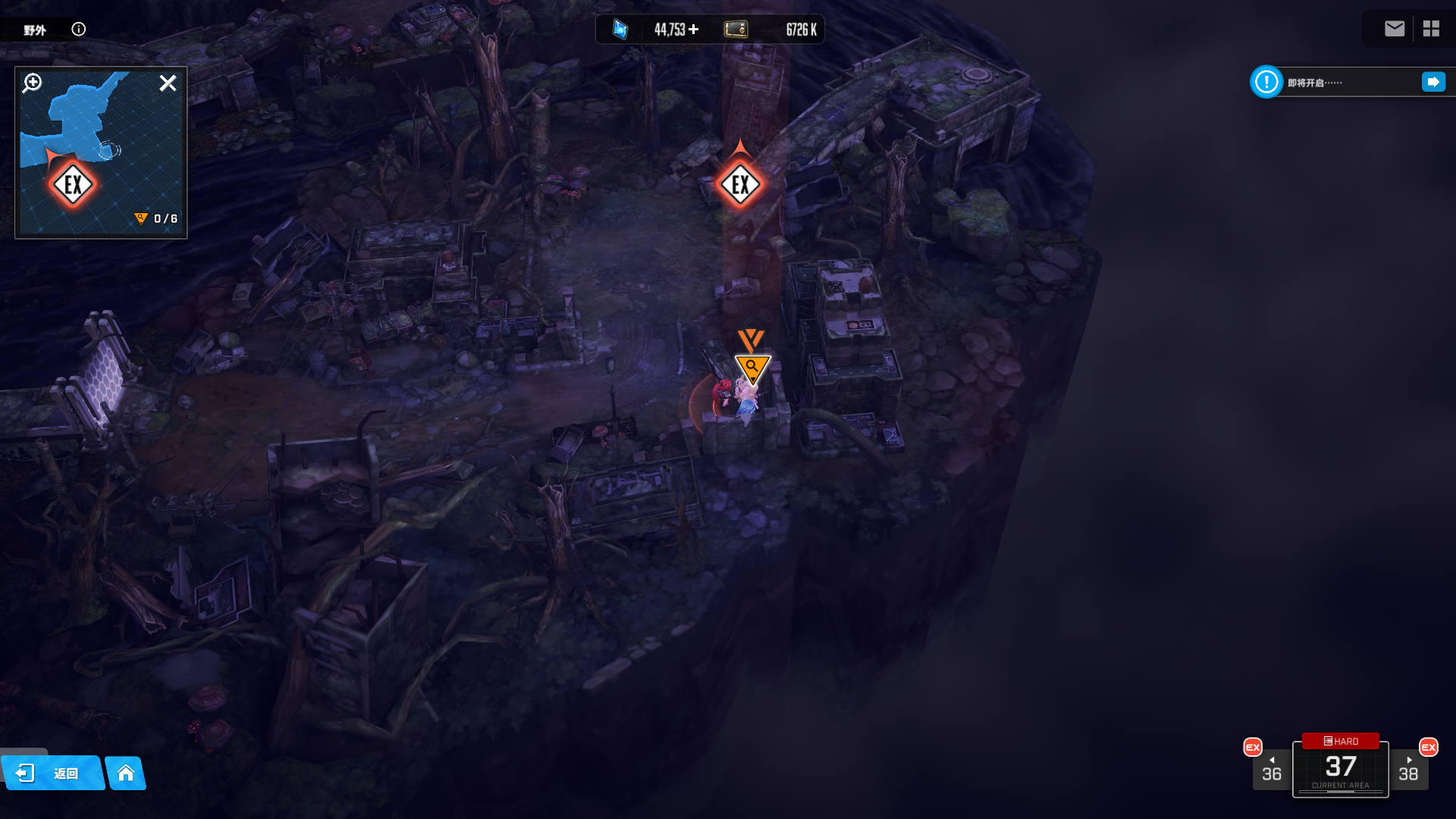The height and width of the screenshot is (819, 1456).
Task: Zoom in the minimap with magnifier
Action: 32,83
